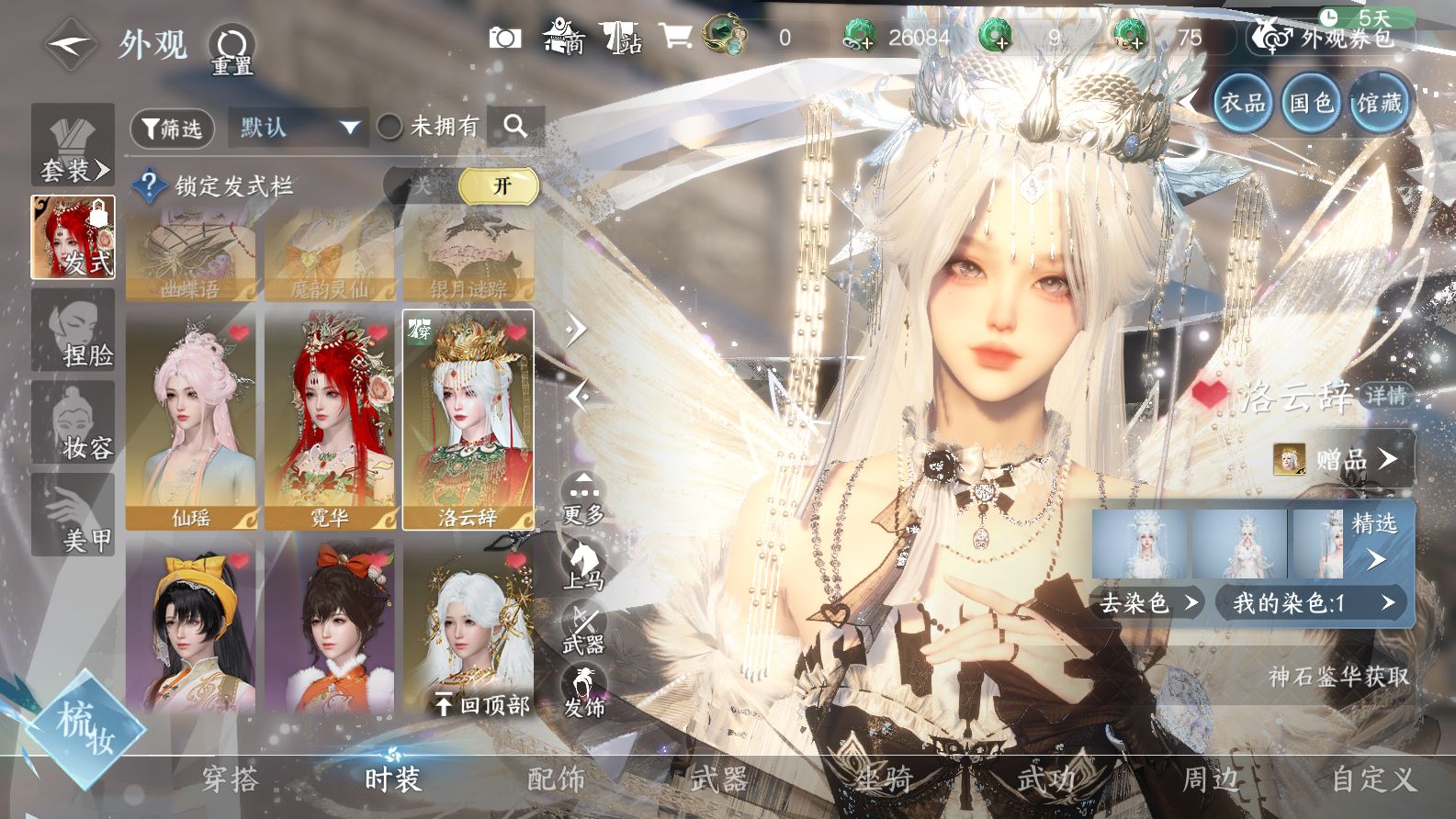
Task: Open the shopping cart icon
Action: (675, 37)
